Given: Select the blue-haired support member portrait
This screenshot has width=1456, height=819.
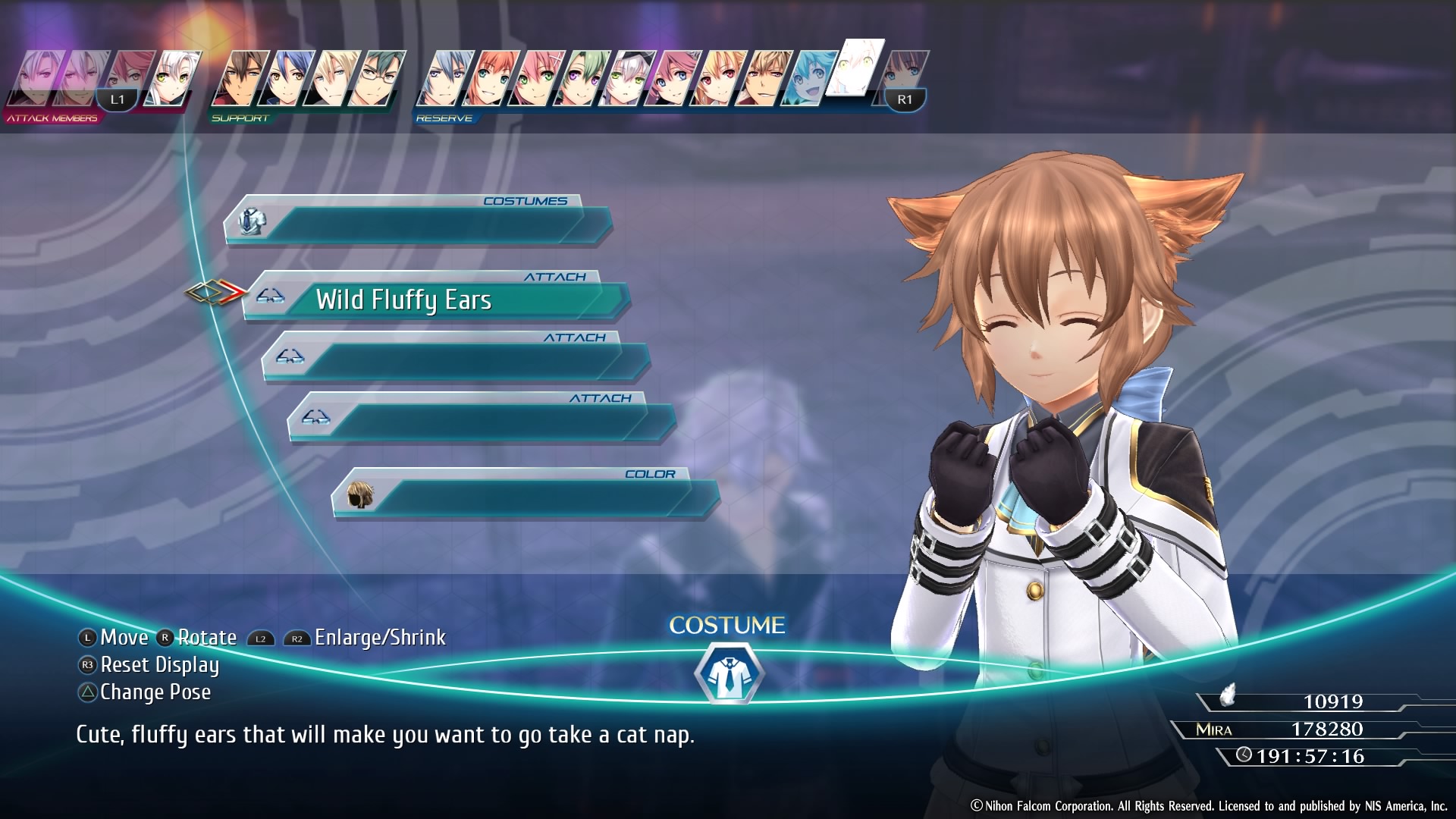Looking at the screenshot, I should coord(286,78).
